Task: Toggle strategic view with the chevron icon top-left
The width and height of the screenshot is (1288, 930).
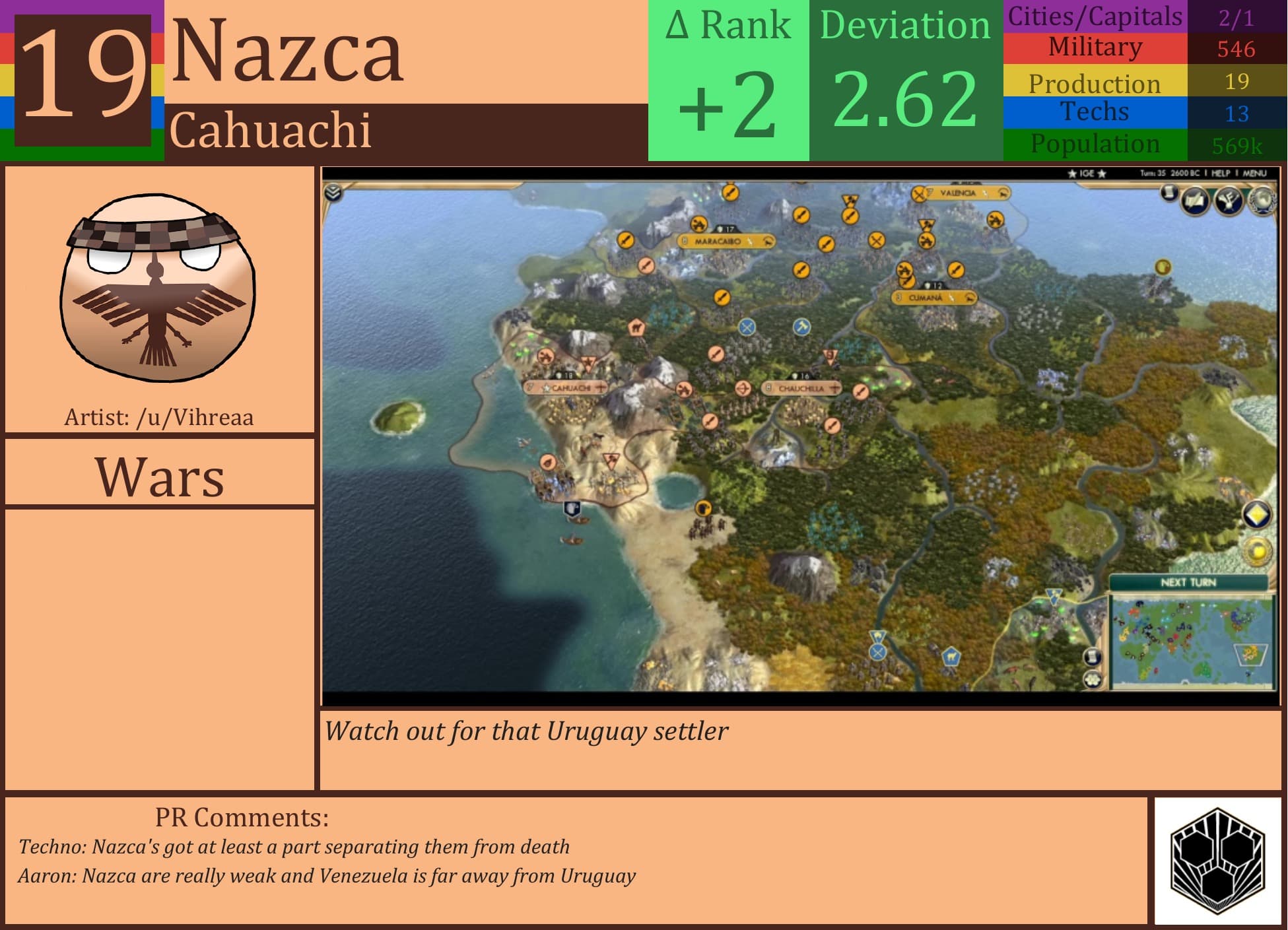Action: [x=333, y=193]
